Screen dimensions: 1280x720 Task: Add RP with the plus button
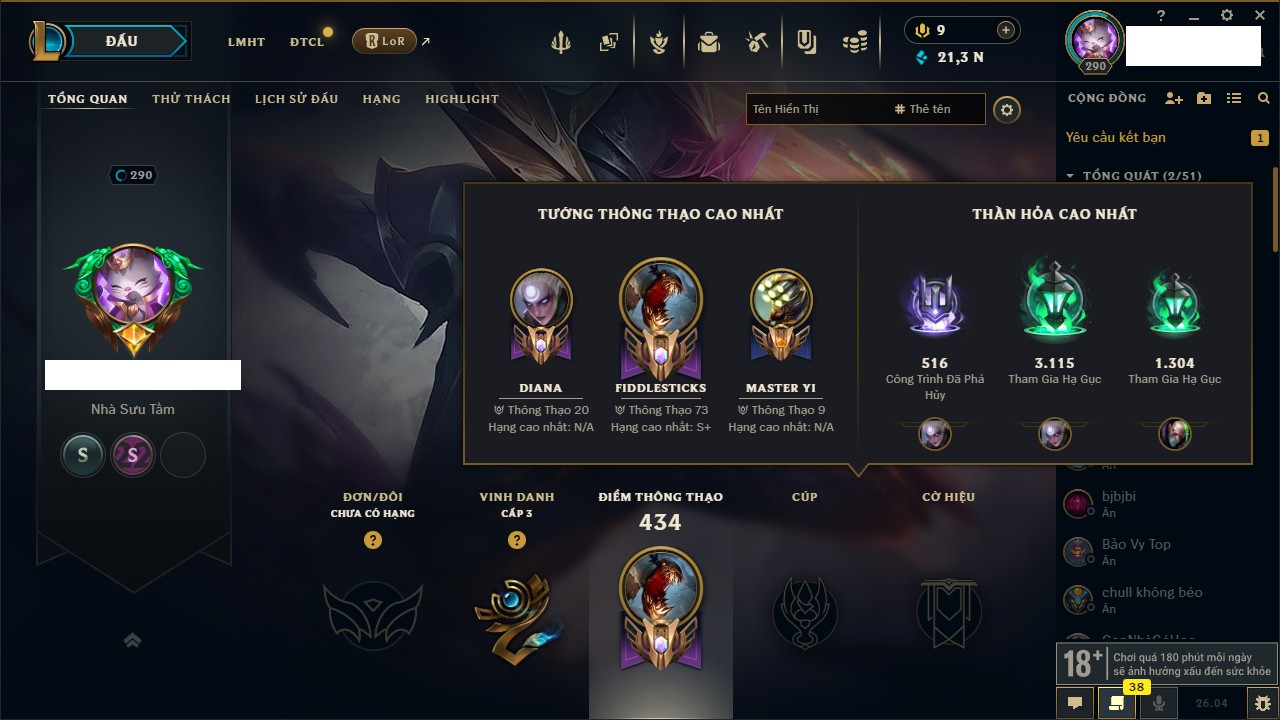click(1006, 30)
